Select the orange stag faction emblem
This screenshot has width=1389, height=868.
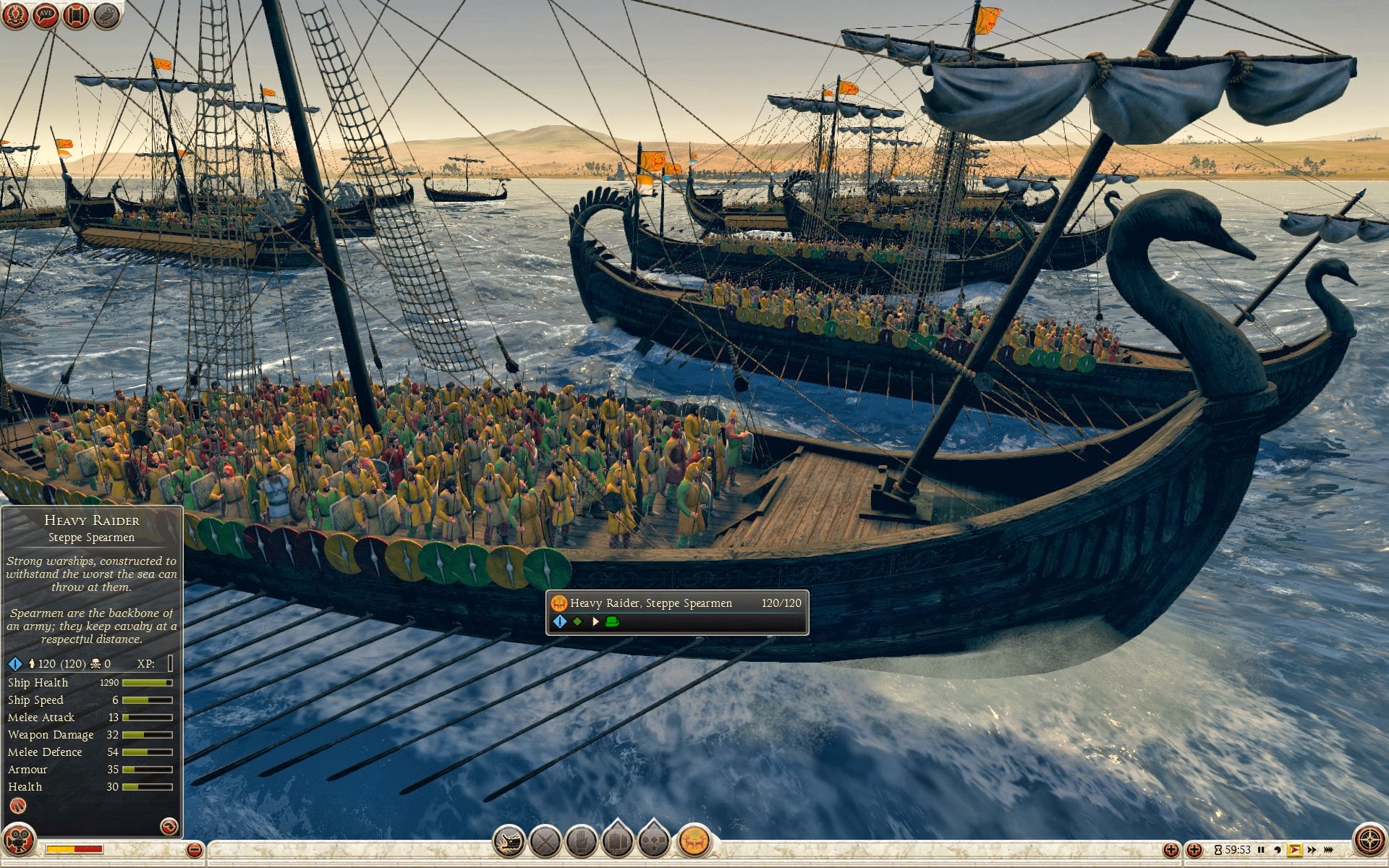click(694, 841)
